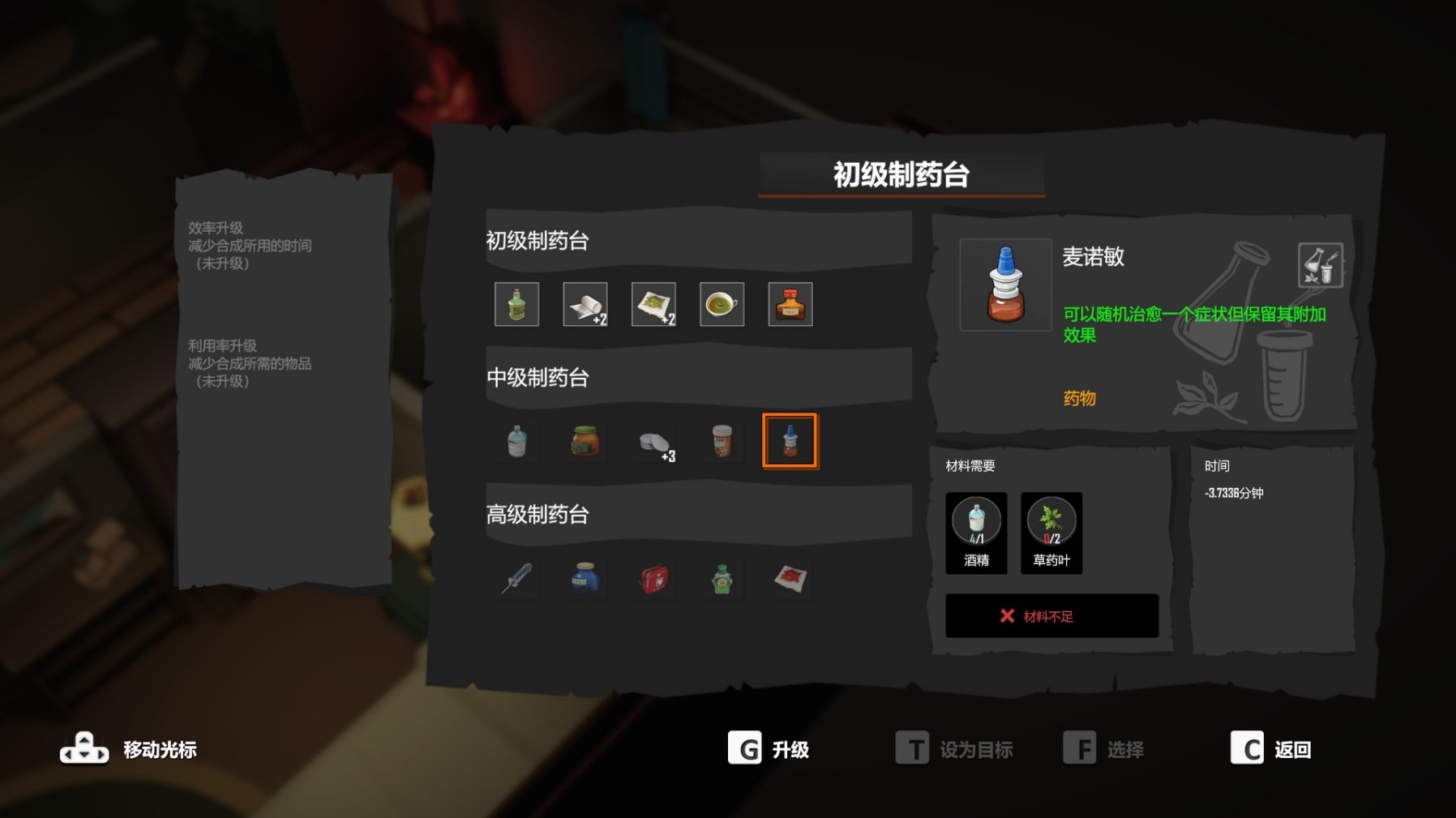Select the syringe recipe in 高级制药台

[516, 577]
